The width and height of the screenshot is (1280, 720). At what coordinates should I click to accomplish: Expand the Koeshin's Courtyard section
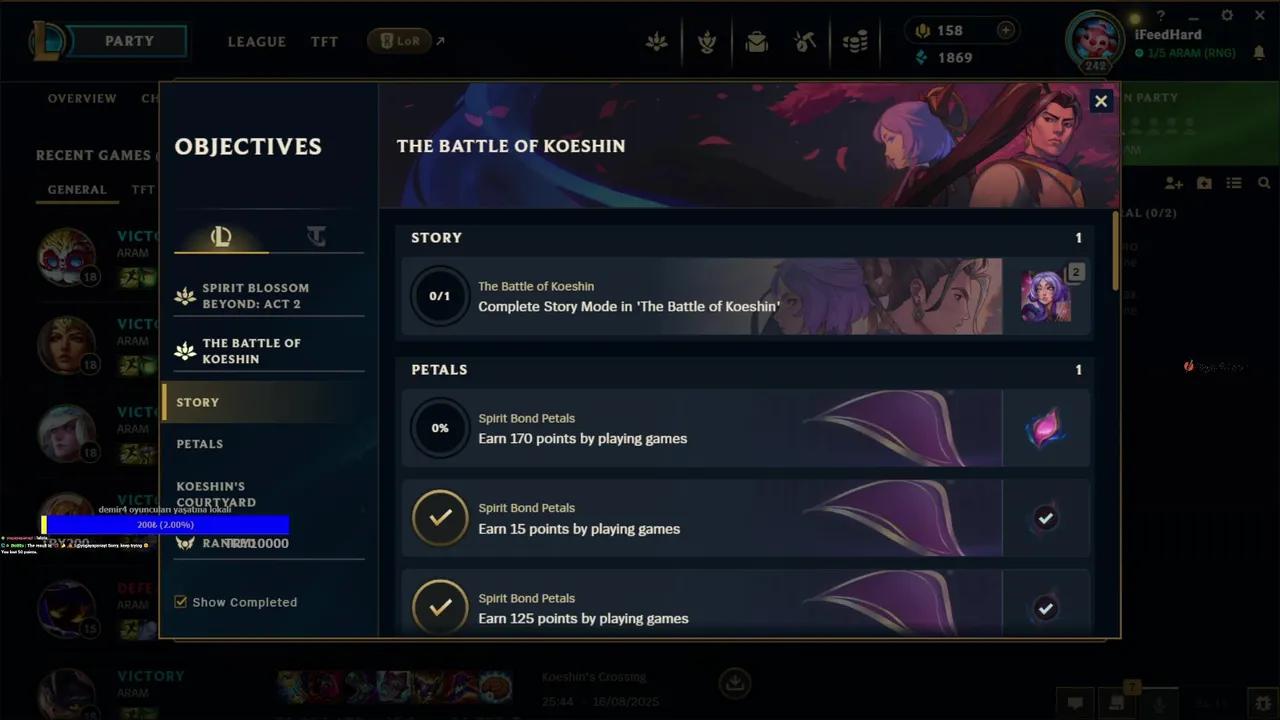[216, 495]
